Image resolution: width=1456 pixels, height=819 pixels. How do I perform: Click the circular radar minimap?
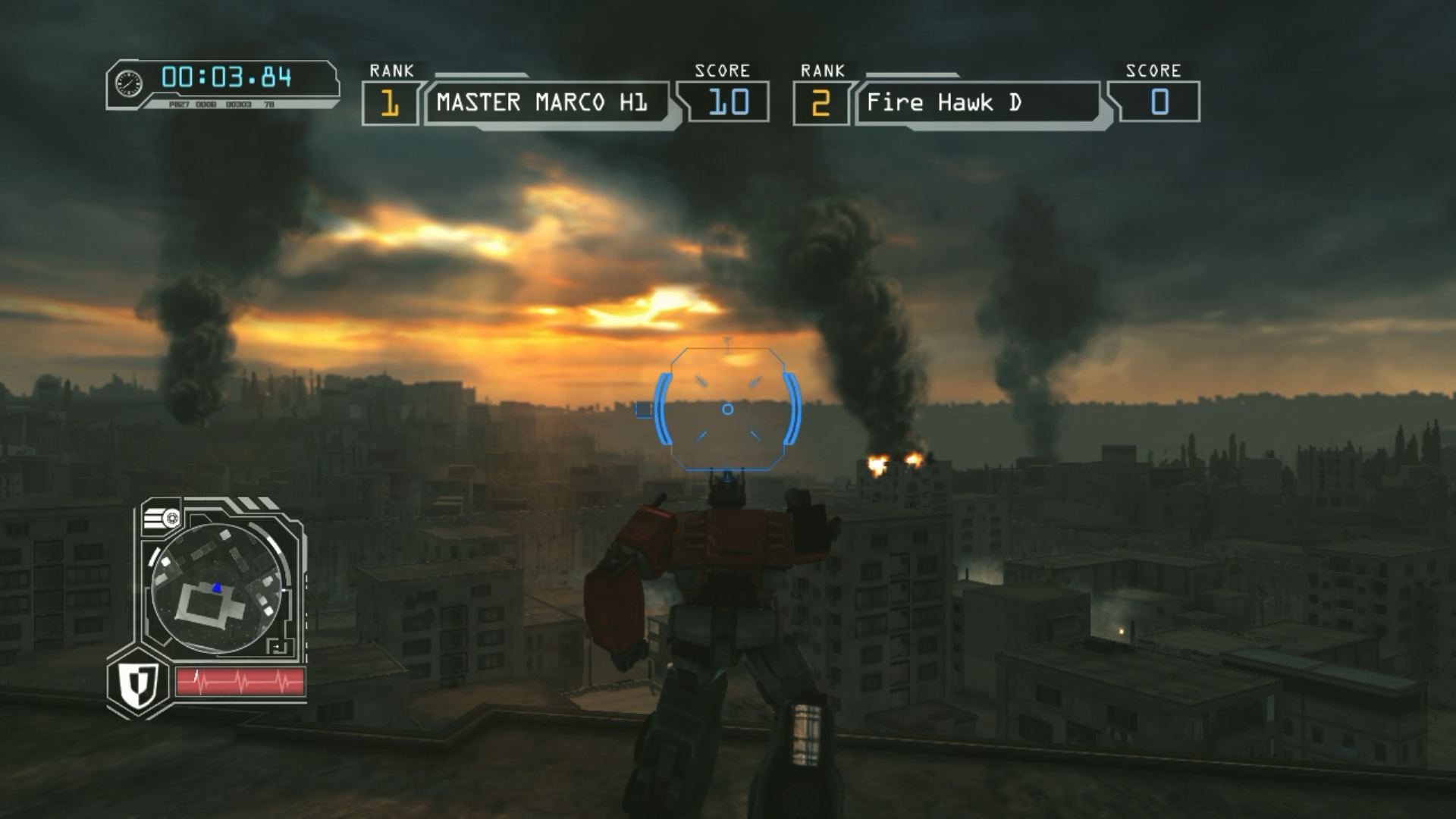pos(218,588)
